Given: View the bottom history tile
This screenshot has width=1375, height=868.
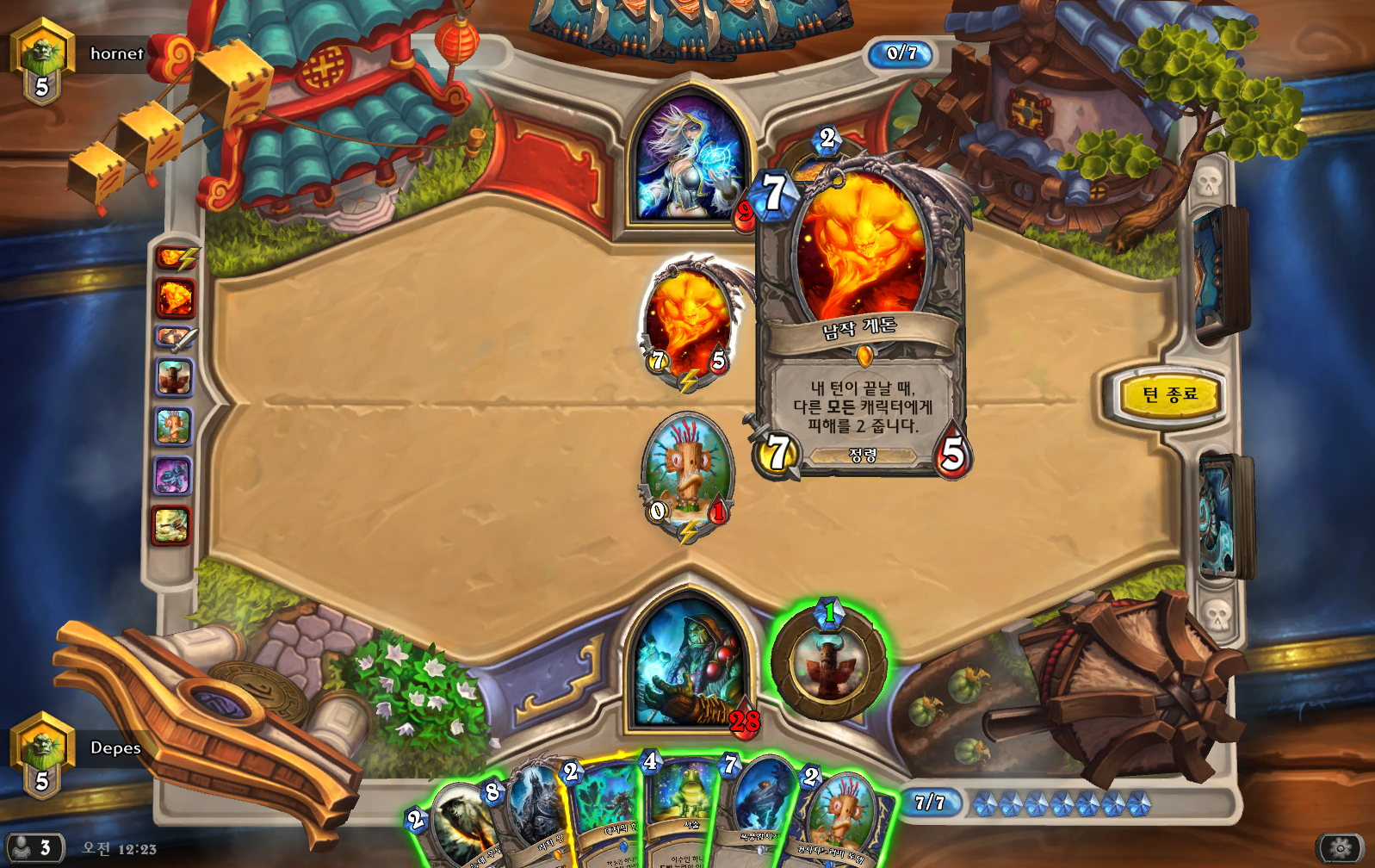Looking at the screenshot, I should 172,525.
